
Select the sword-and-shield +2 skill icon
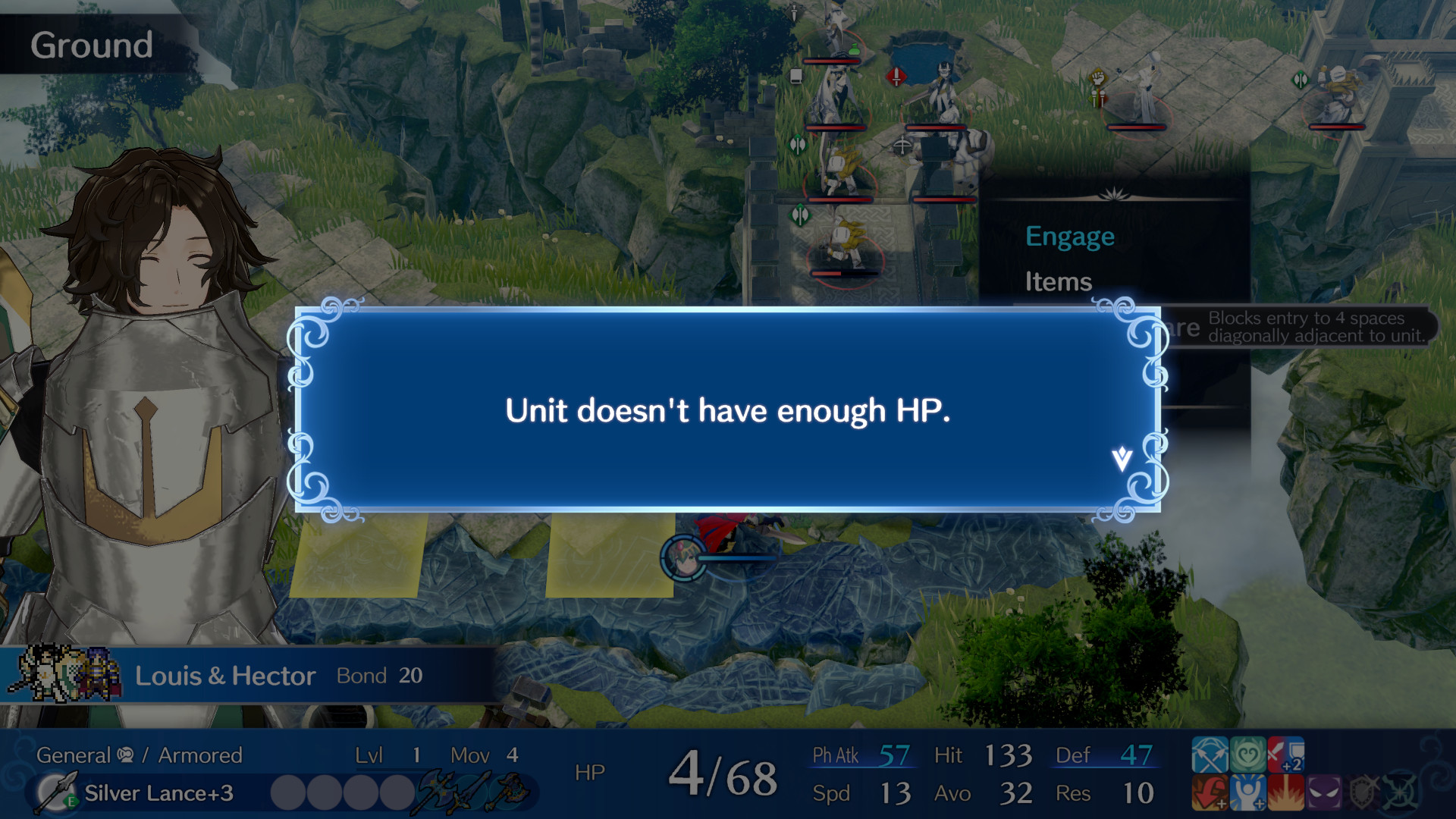1285,755
